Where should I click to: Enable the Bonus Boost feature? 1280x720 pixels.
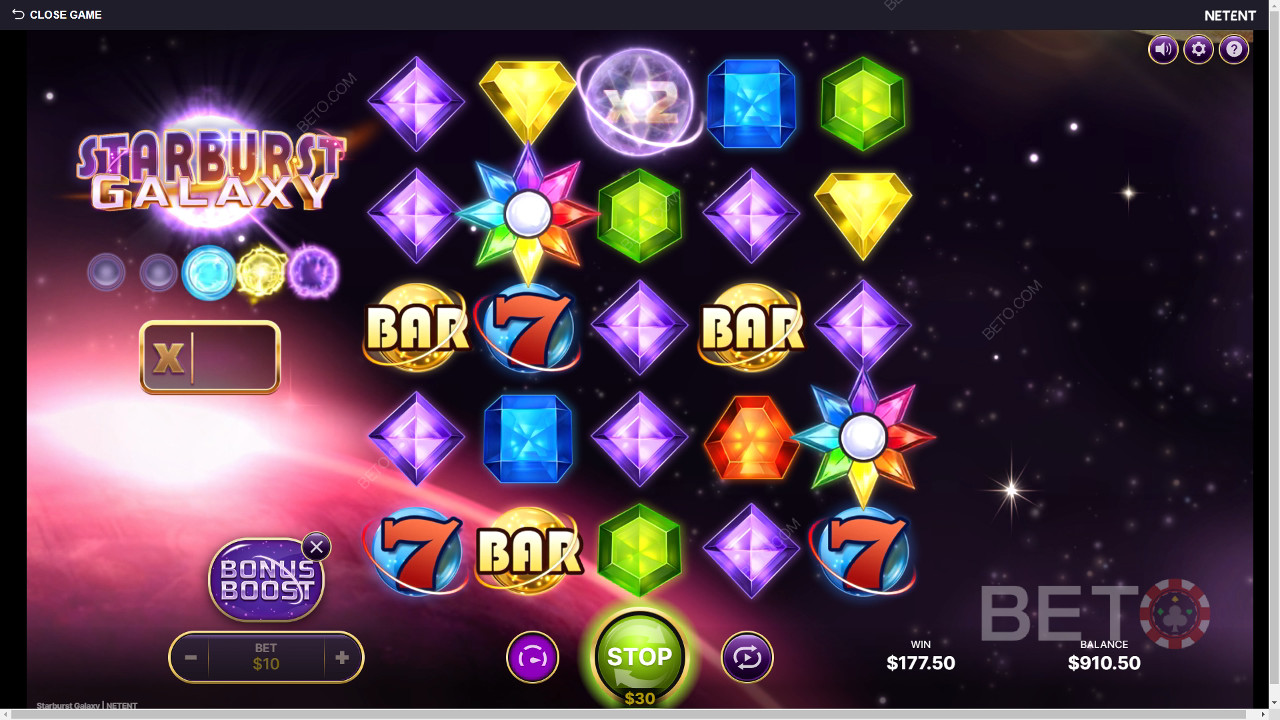coord(267,578)
